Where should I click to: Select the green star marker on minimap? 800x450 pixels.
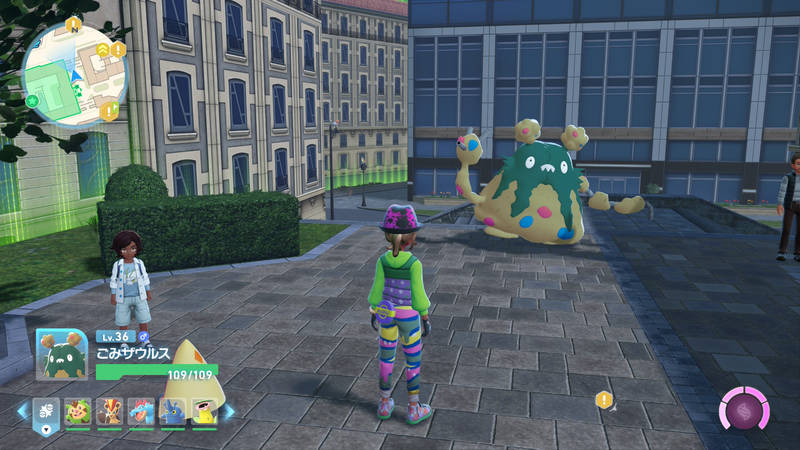point(33,100)
